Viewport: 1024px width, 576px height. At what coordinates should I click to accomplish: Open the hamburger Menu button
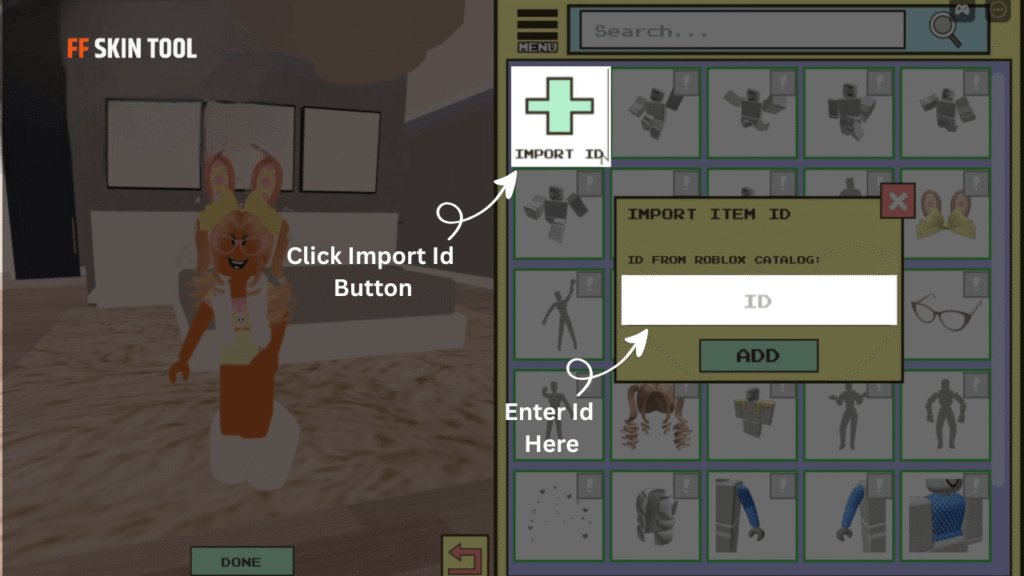point(537,30)
